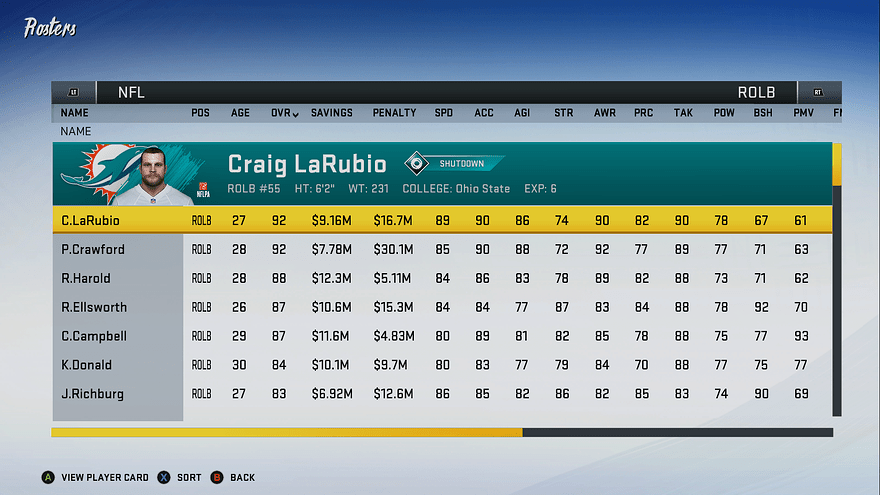The width and height of the screenshot is (880, 495).
Task: Switch the NFL team filter
Action: coord(132,92)
